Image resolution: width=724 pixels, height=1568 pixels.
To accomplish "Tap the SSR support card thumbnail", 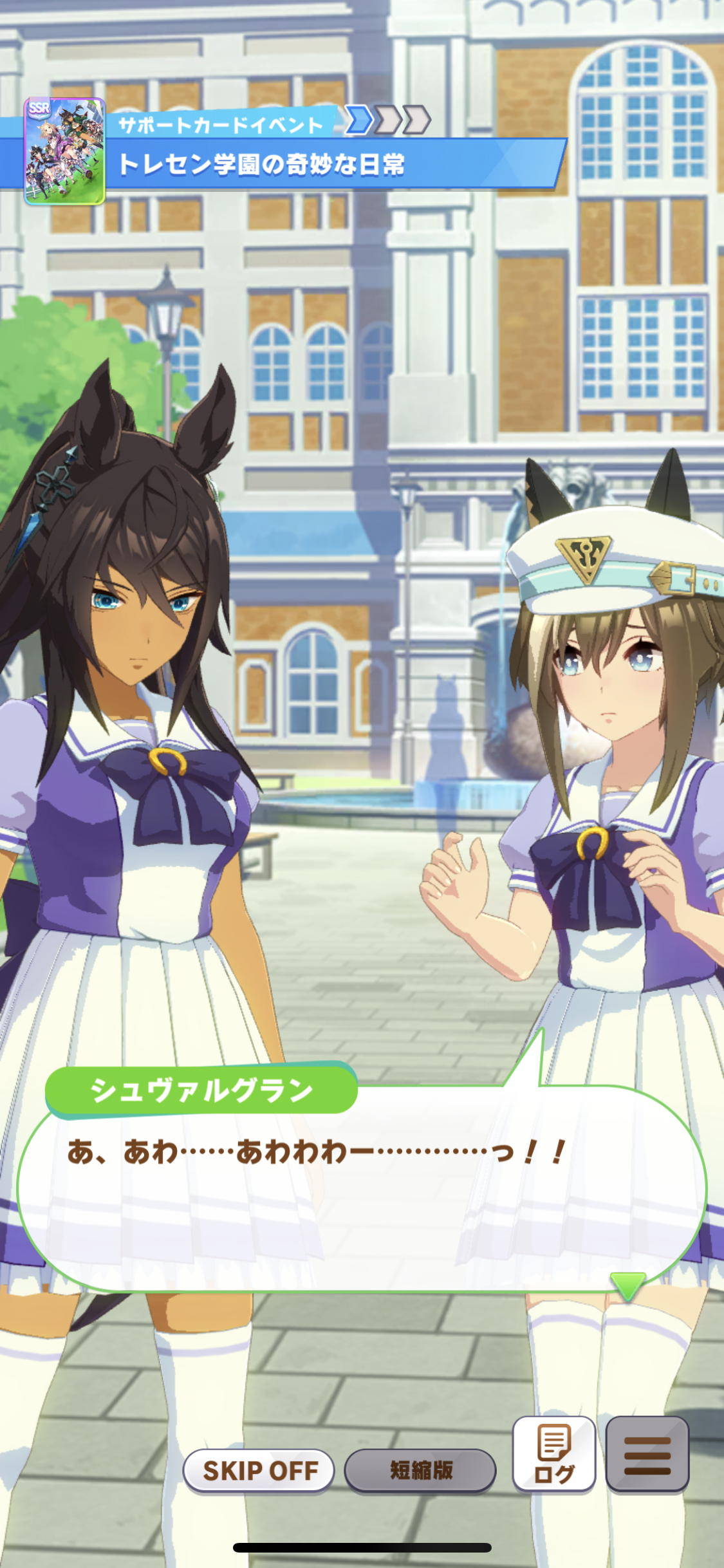I will tap(64, 151).
